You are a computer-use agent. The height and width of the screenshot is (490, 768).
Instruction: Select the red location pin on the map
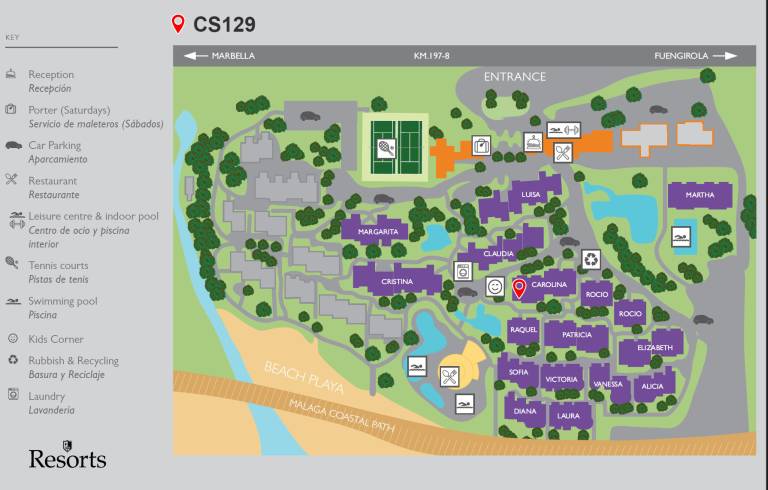519,289
